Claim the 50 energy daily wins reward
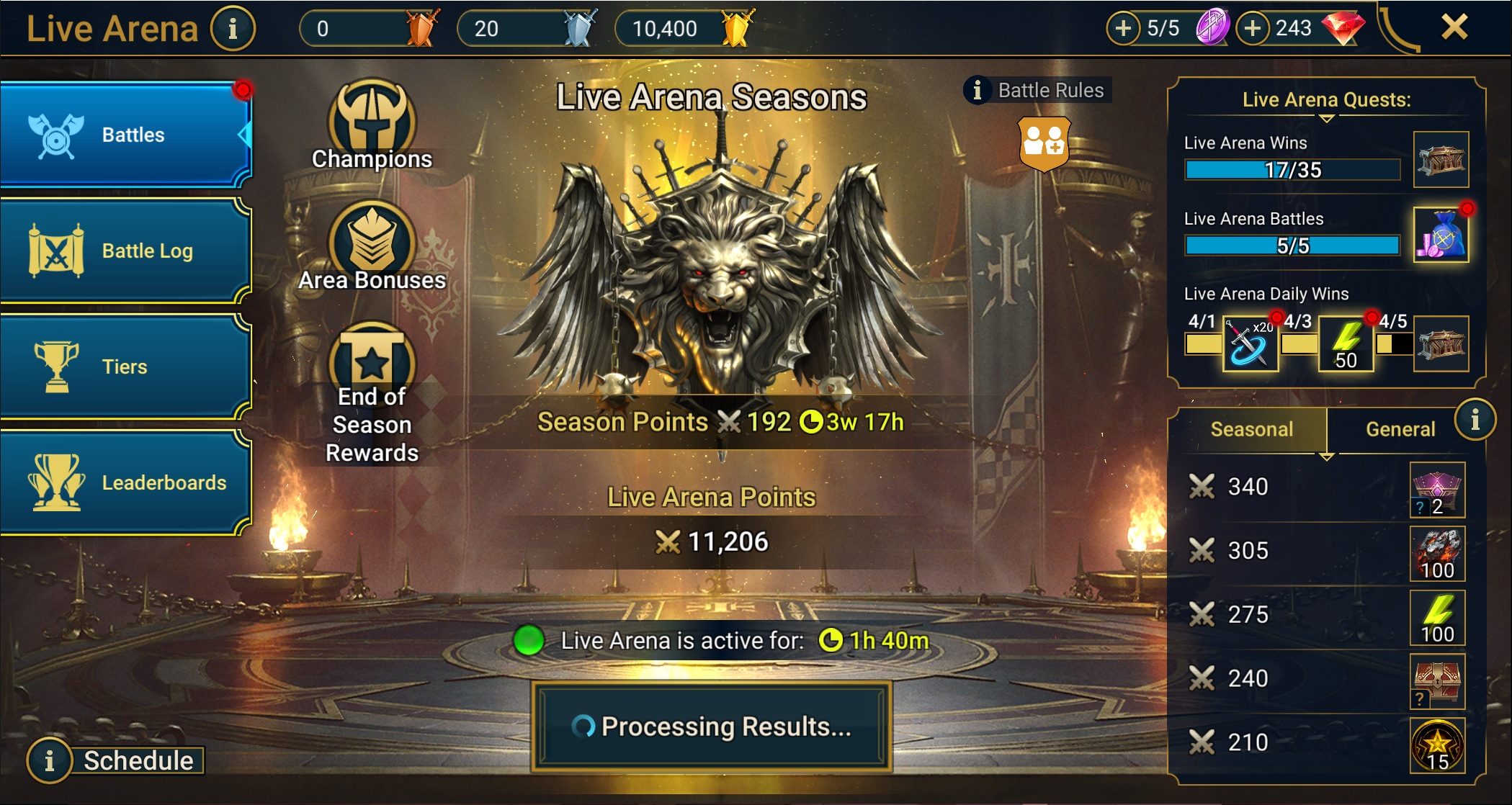Viewport: 1512px width, 805px height. [1346, 344]
